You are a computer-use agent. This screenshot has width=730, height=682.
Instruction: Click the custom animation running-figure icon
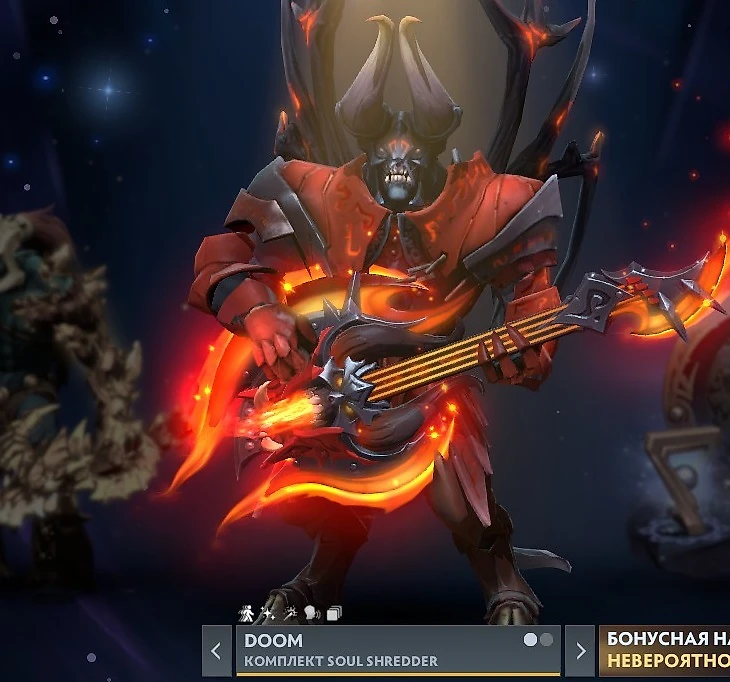(246, 613)
